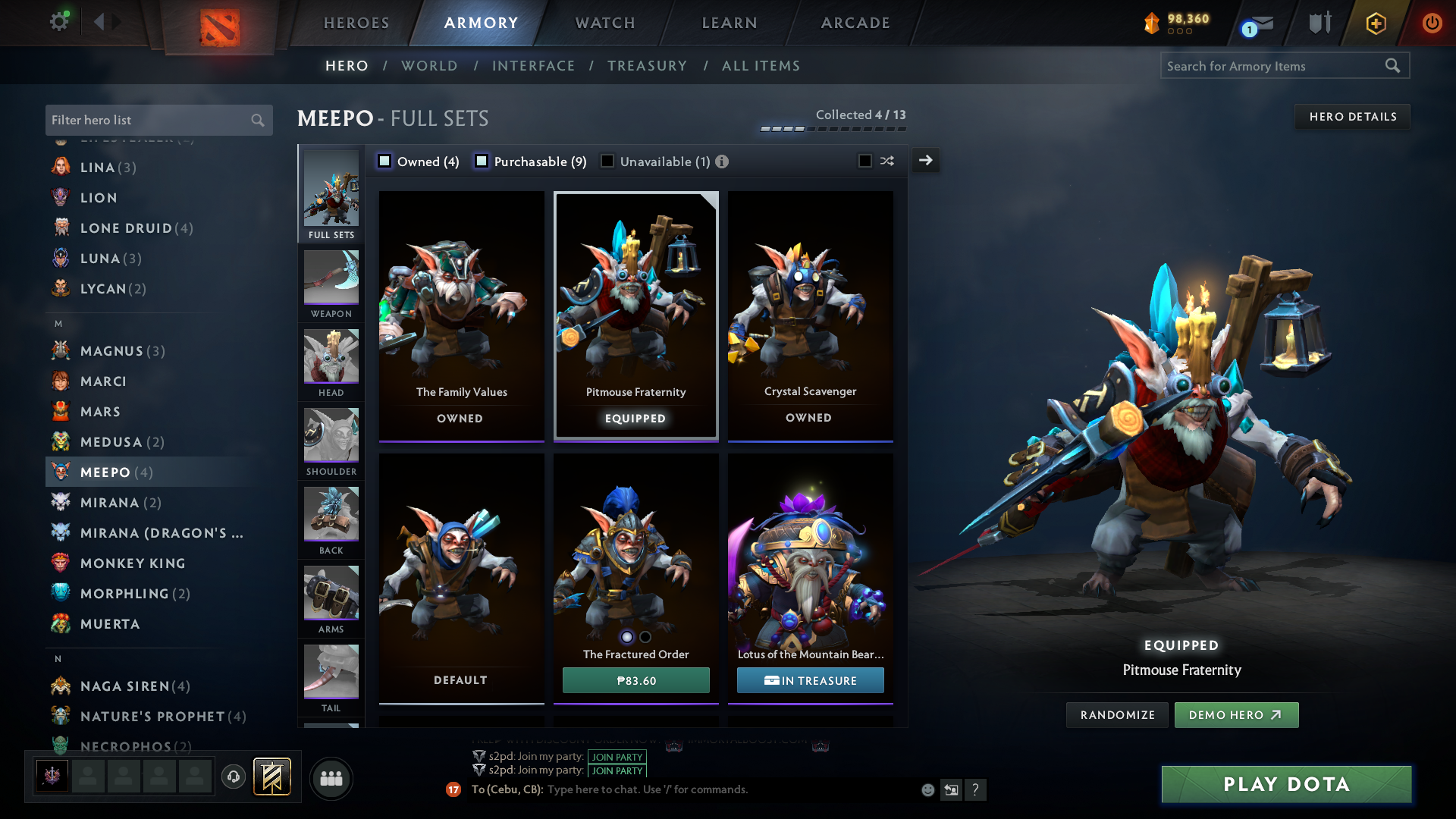The height and width of the screenshot is (819, 1456).
Task: Open the Hero Details panel
Action: click(1352, 117)
